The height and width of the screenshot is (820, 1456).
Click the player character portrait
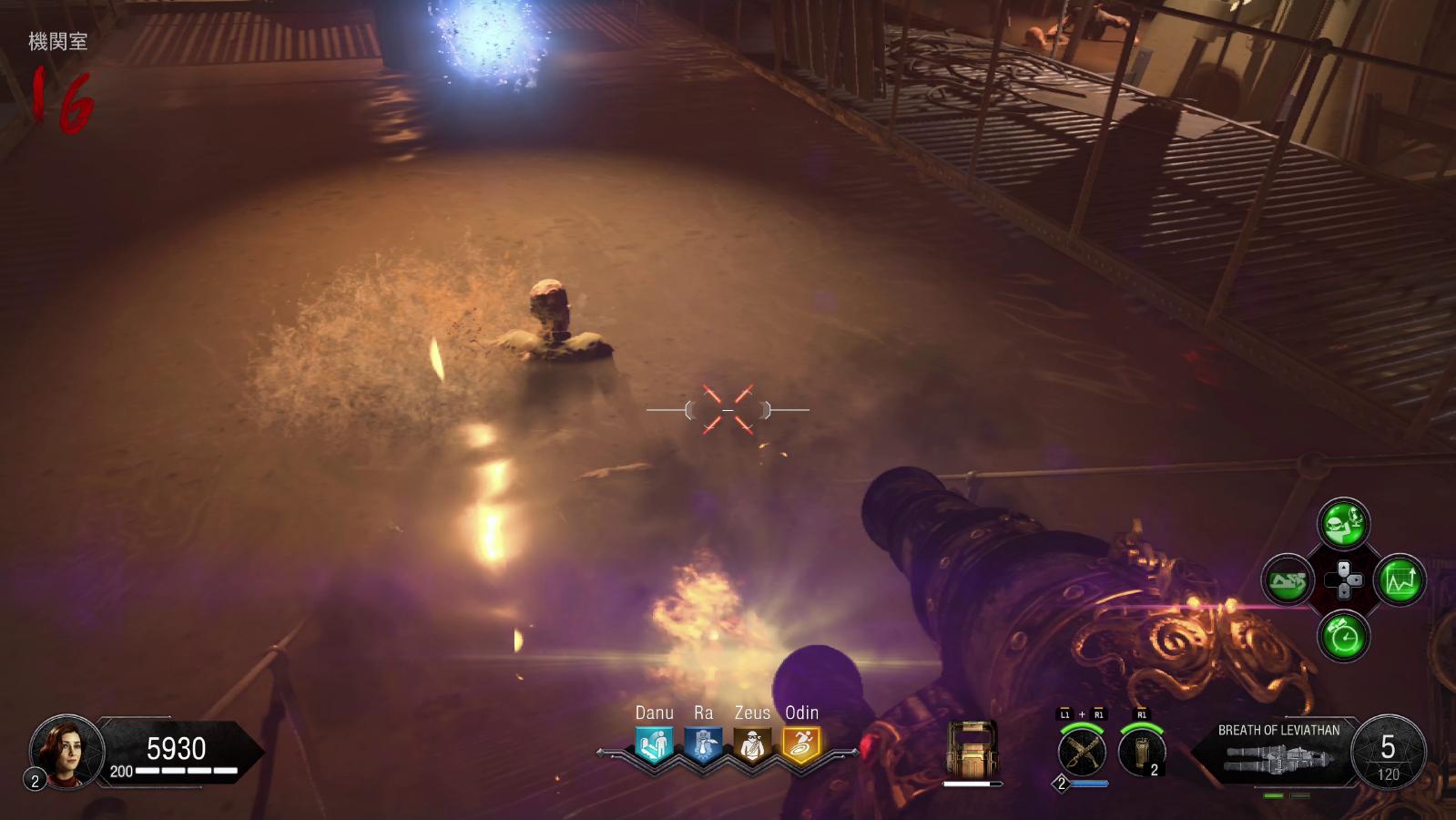[x=66, y=751]
